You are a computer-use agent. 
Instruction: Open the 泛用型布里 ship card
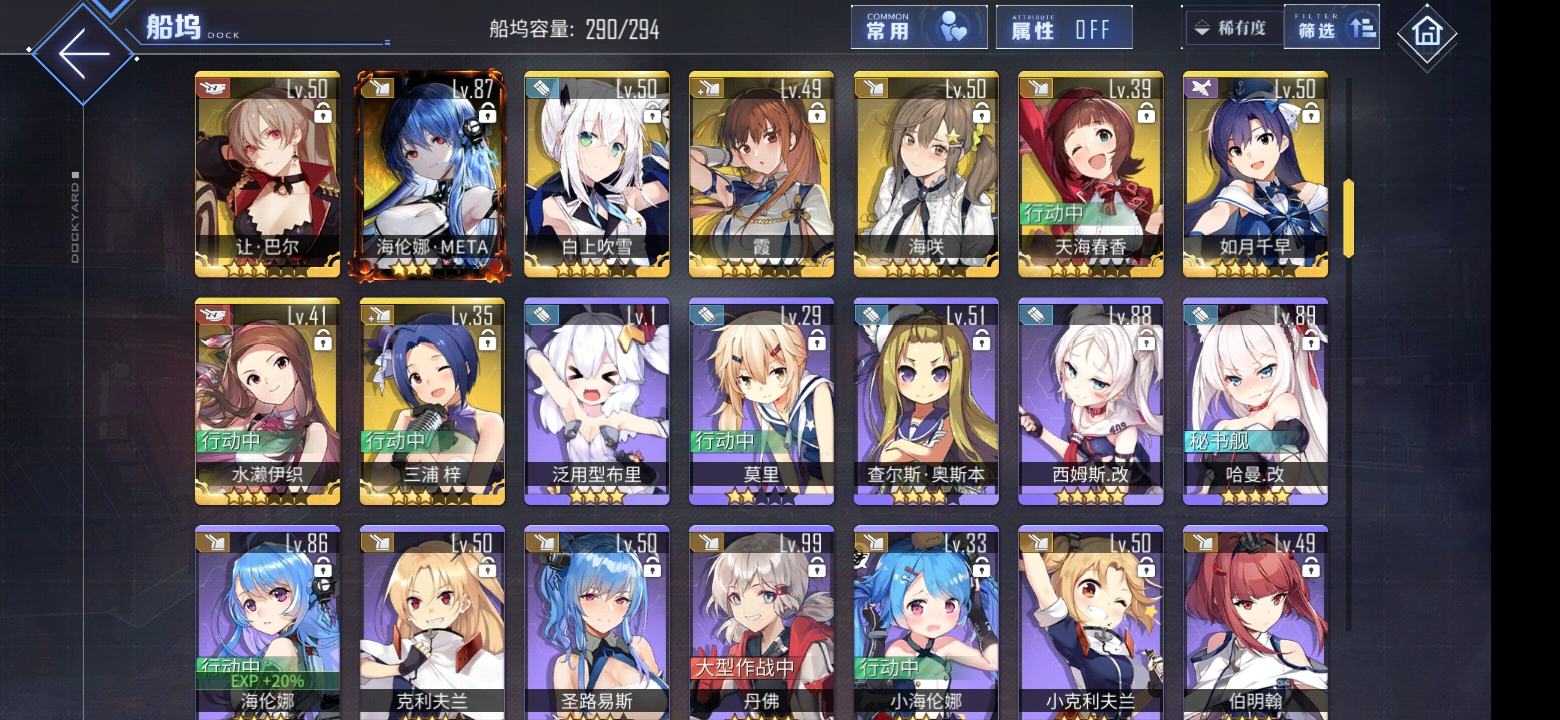(x=597, y=401)
